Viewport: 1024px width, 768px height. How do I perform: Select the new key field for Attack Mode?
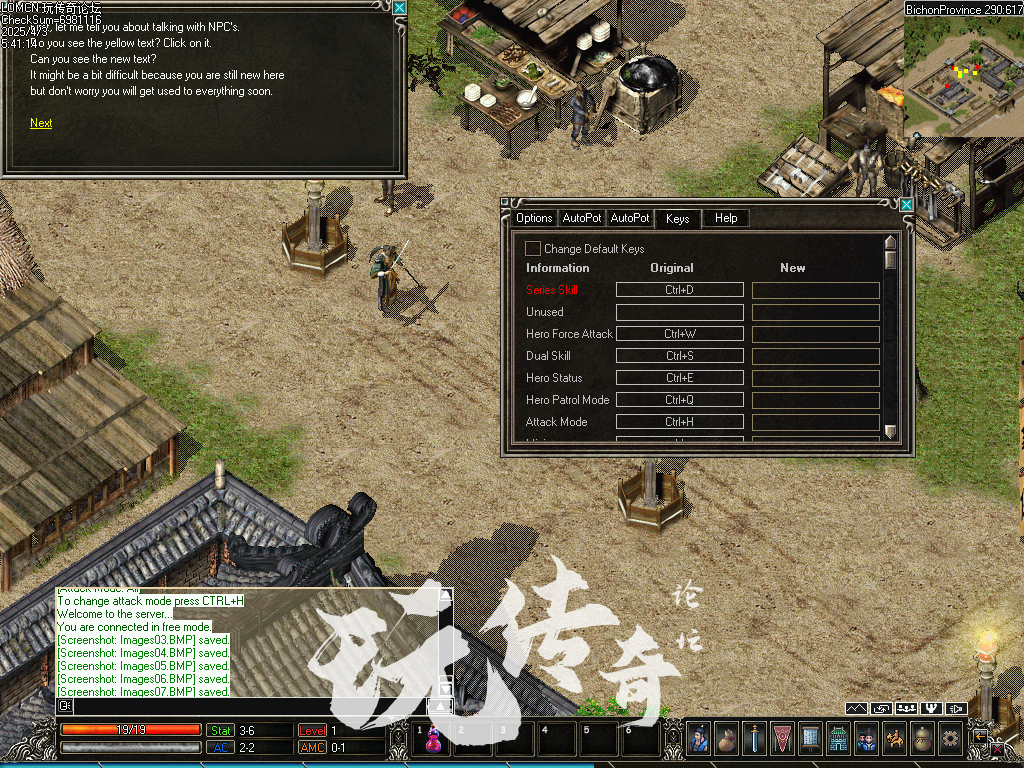(815, 422)
